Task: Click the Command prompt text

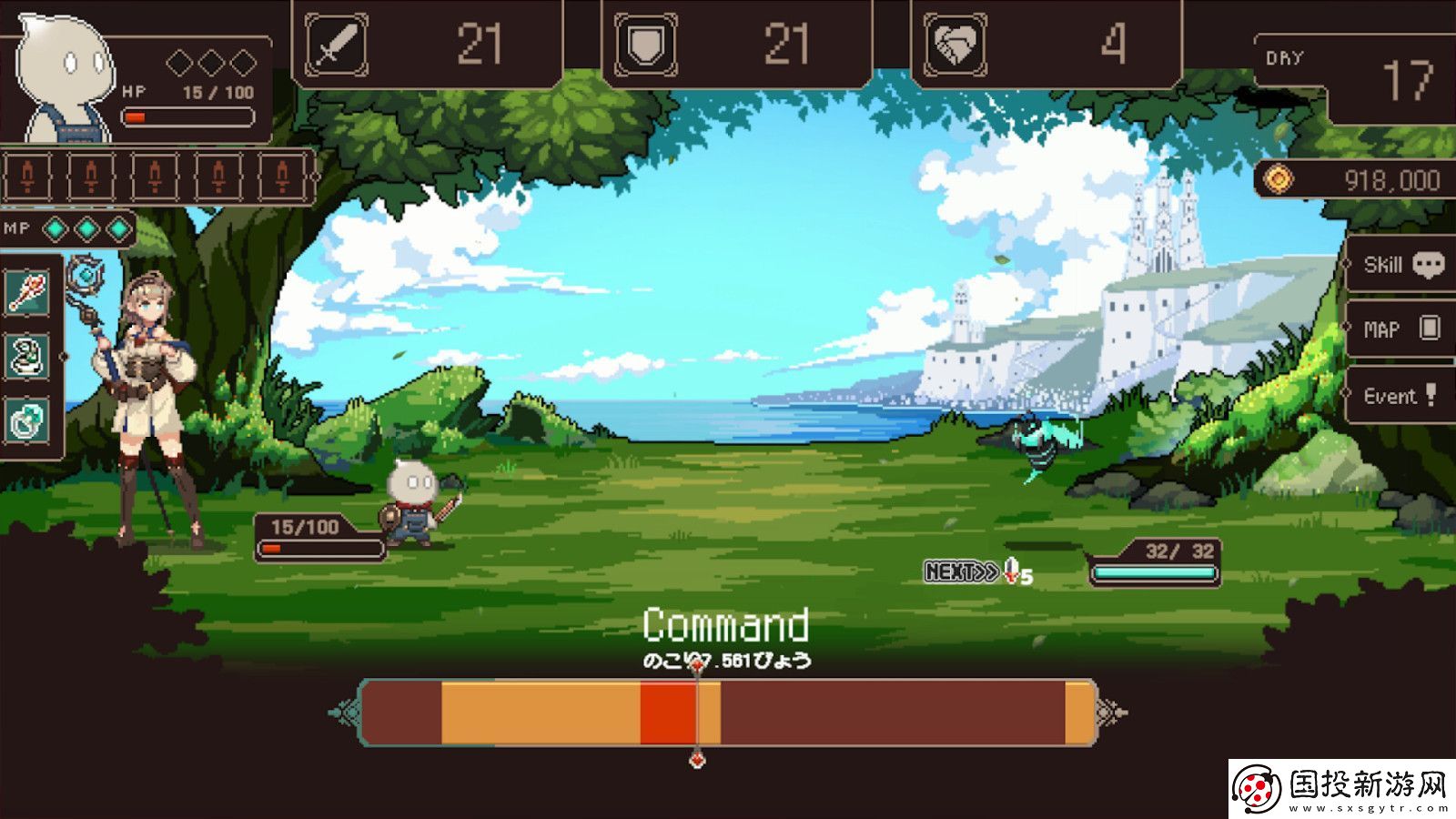Action: [726, 623]
